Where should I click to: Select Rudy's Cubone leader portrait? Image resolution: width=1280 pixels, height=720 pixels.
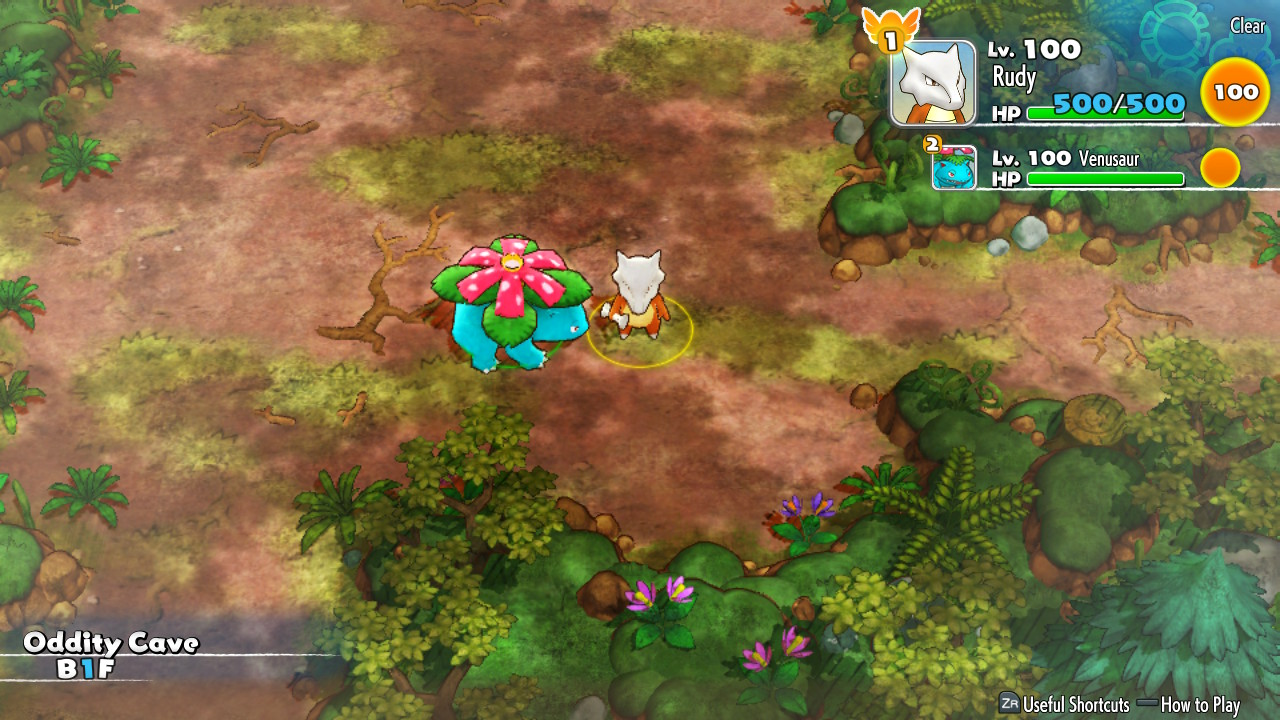click(932, 84)
